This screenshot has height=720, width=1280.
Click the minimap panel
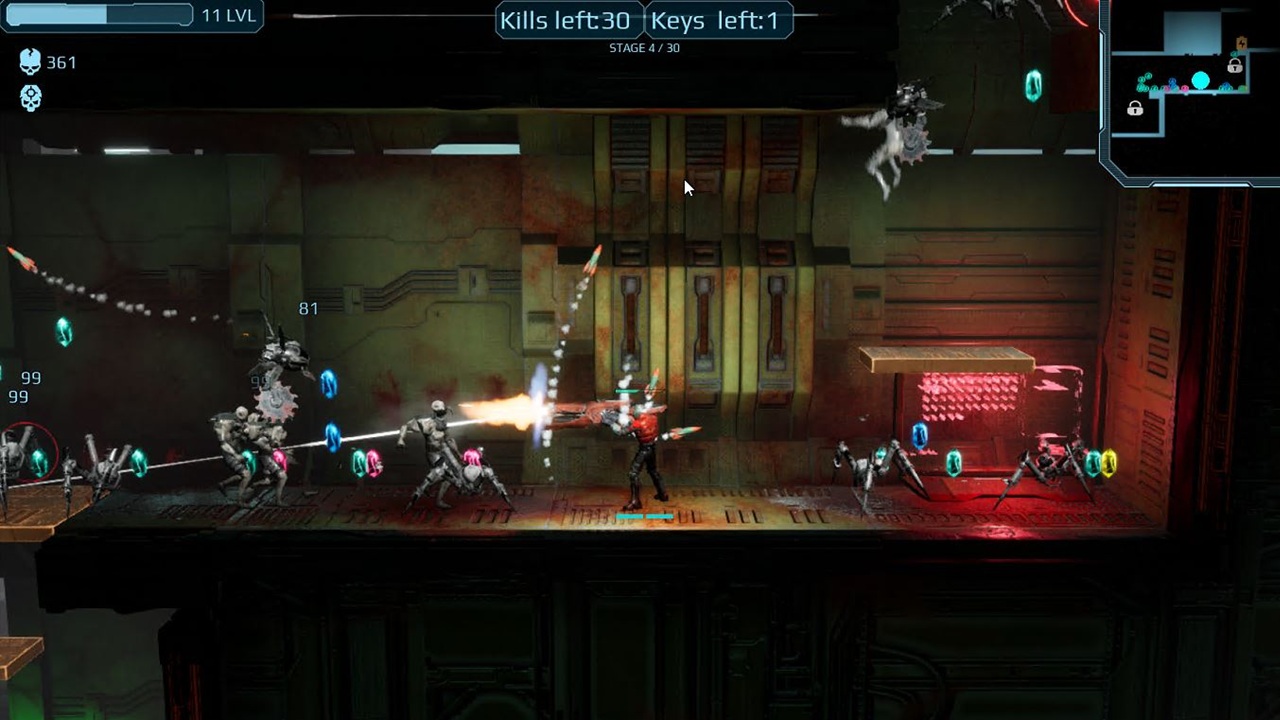(1190, 90)
